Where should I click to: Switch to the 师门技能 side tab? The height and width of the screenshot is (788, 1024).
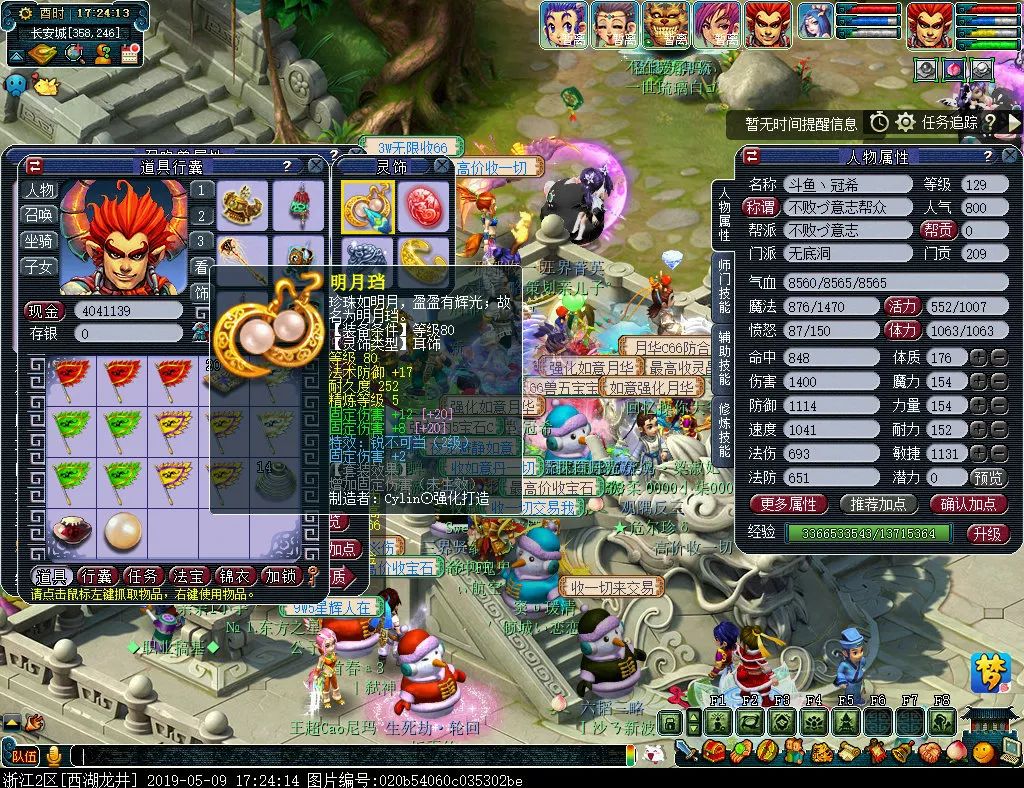pyautogui.click(x=723, y=285)
